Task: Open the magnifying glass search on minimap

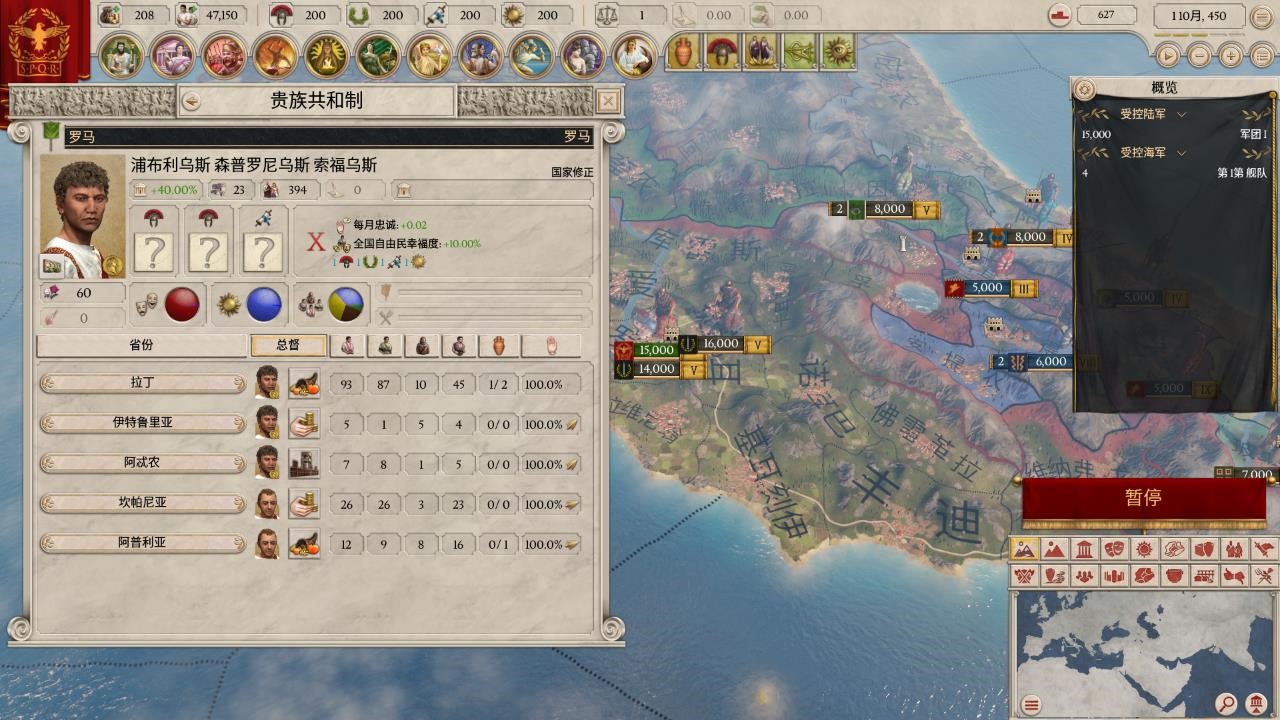Action: point(1227,705)
